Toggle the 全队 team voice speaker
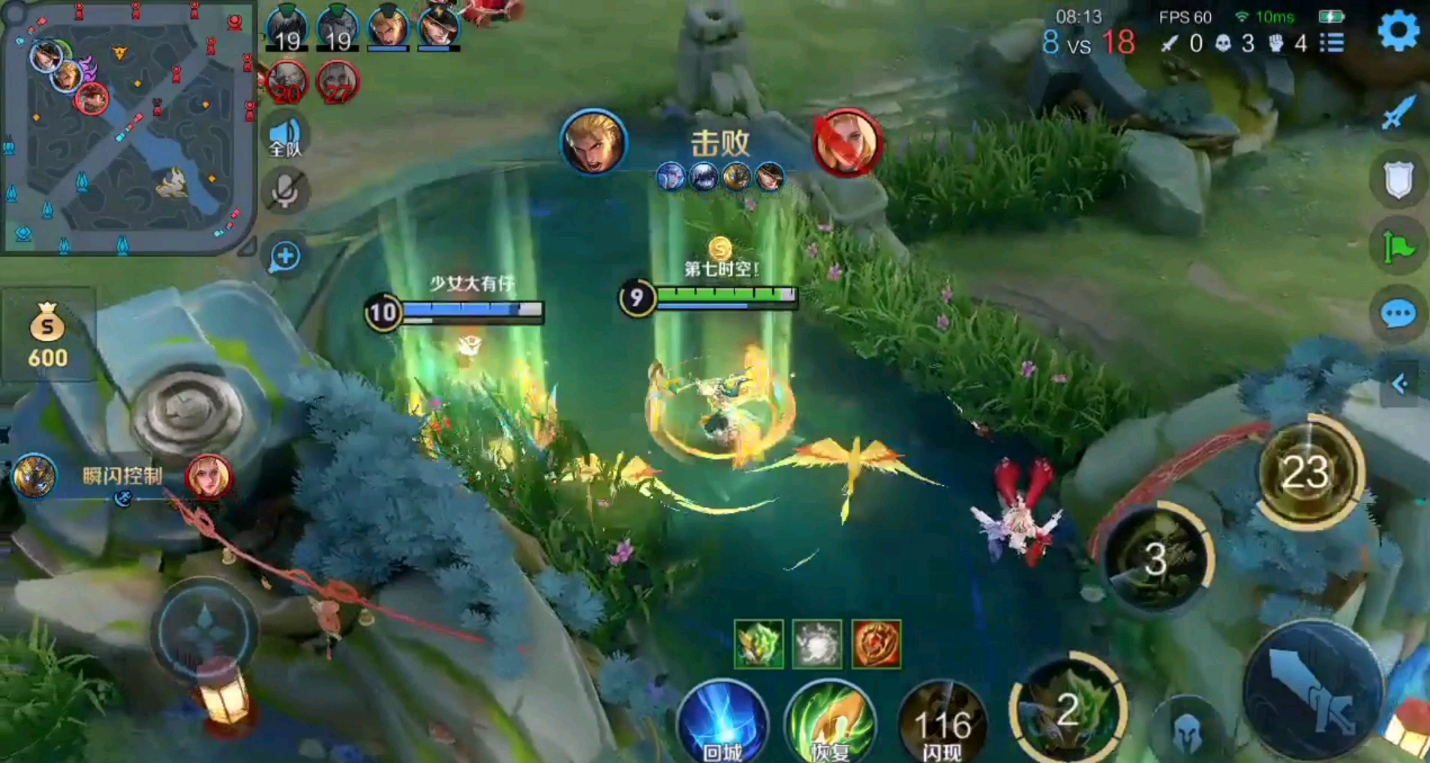Viewport: 1430px width, 763px height. click(x=286, y=135)
